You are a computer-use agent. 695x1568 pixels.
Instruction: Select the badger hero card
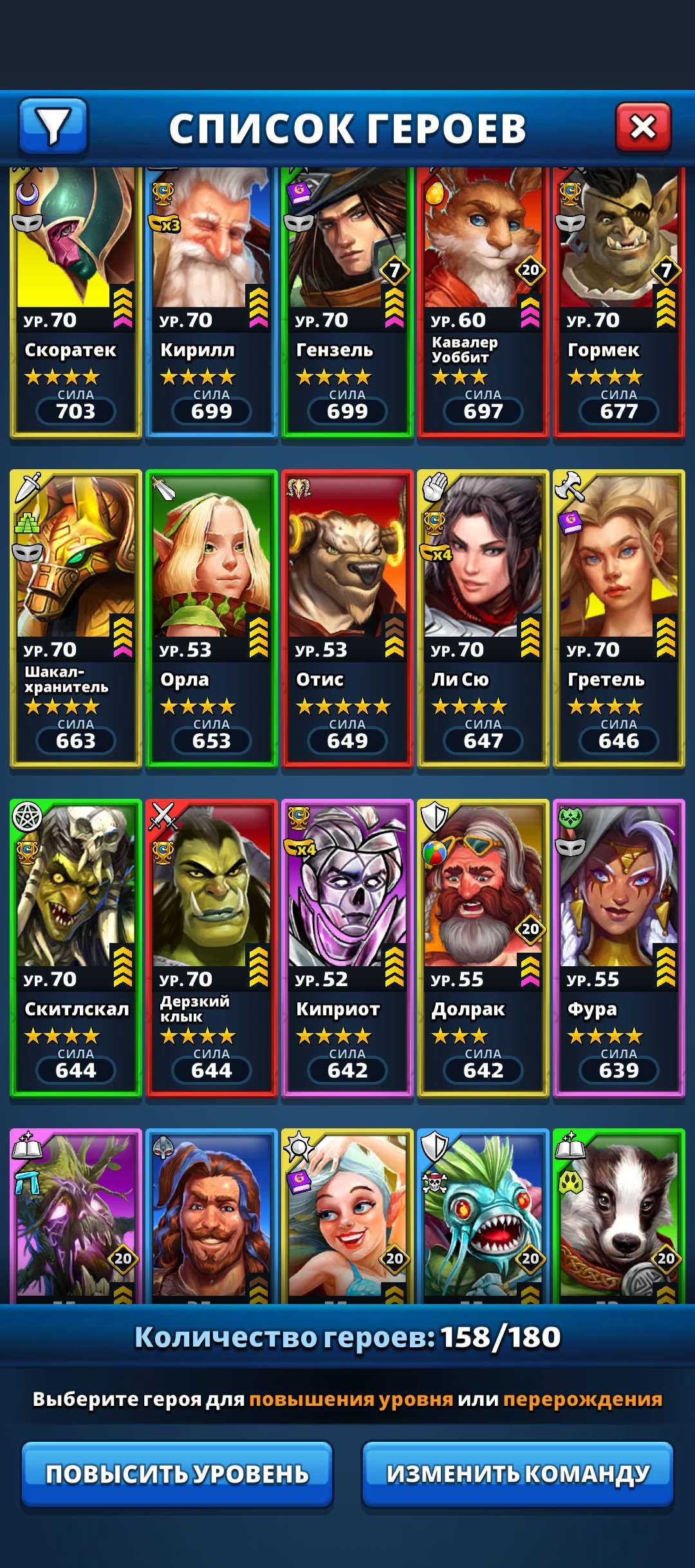coord(619,1217)
